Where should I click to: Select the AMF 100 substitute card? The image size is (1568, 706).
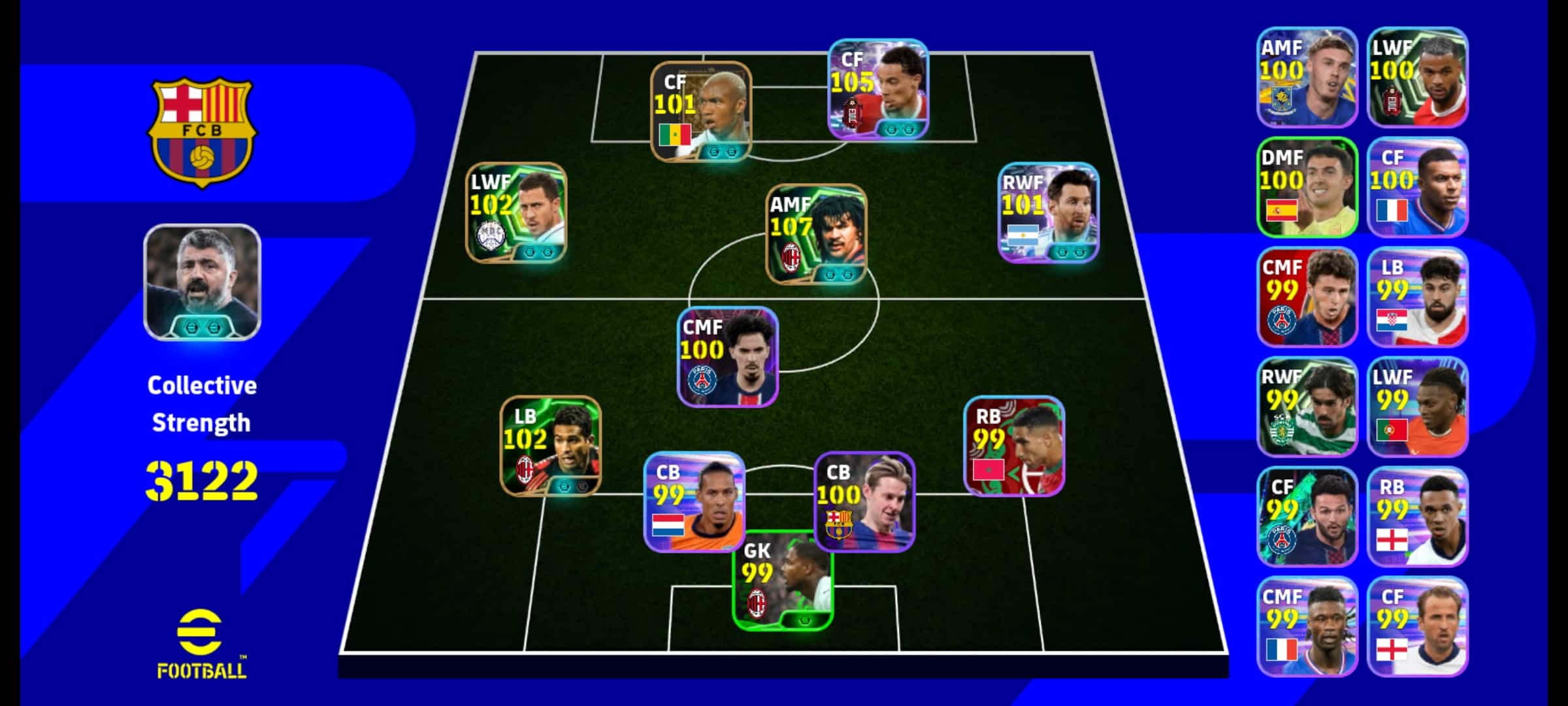pyautogui.click(x=1307, y=77)
